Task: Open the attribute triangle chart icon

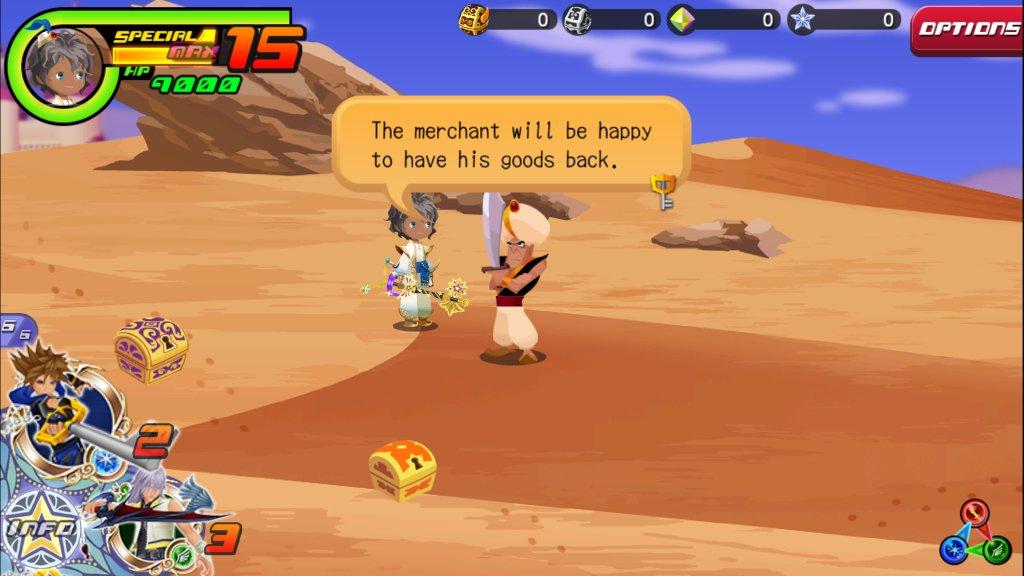Action: [974, 534]
